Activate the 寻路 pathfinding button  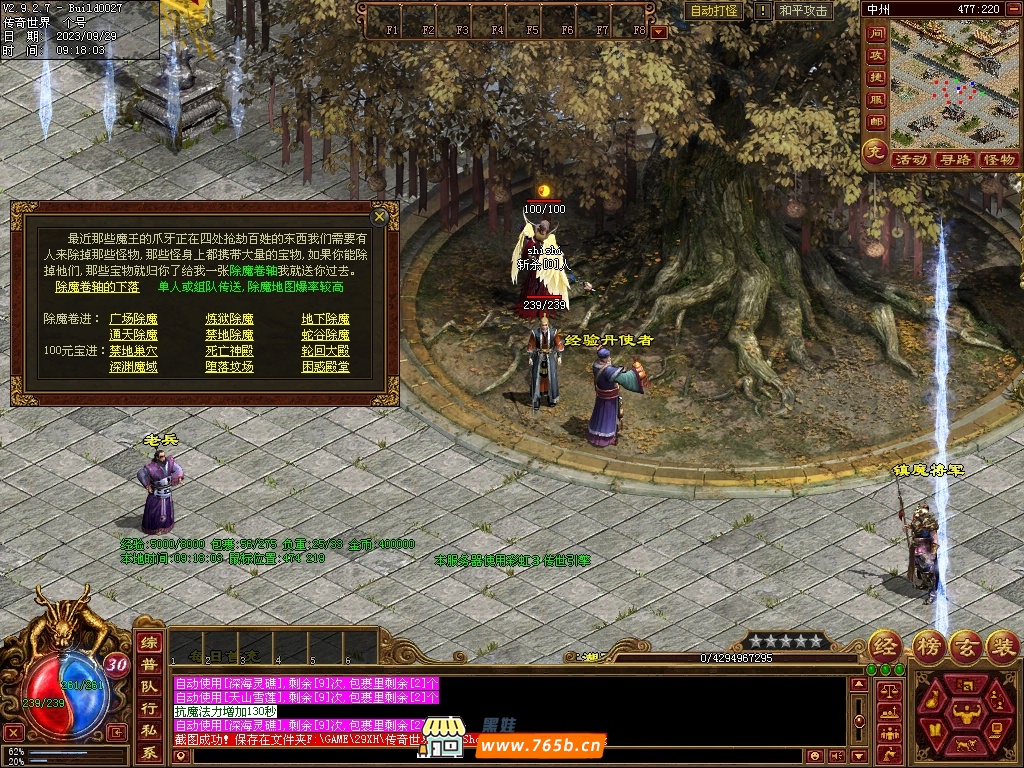[955, 160]
